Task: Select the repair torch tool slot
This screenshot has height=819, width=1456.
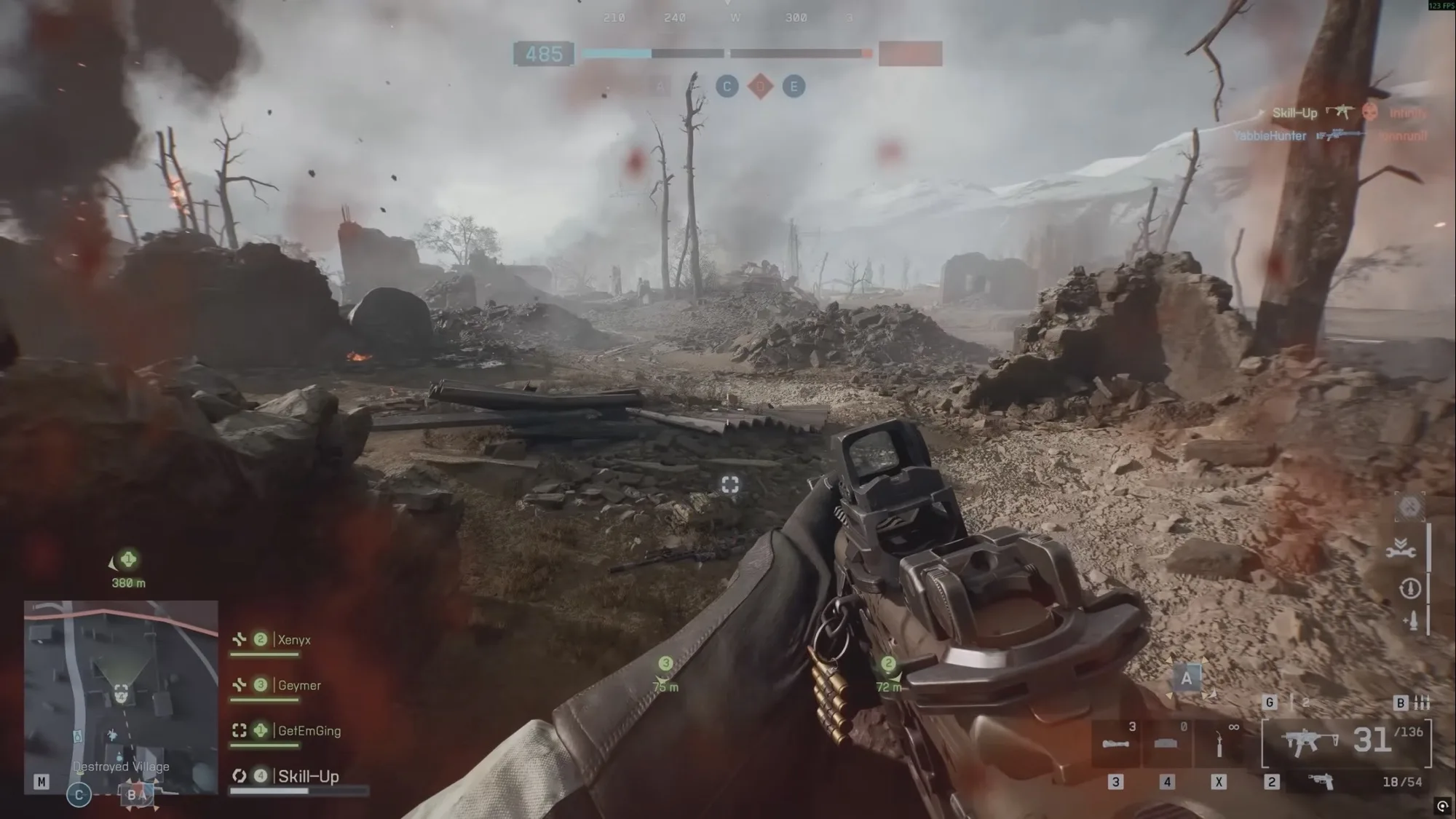Action: point(1219,745)
